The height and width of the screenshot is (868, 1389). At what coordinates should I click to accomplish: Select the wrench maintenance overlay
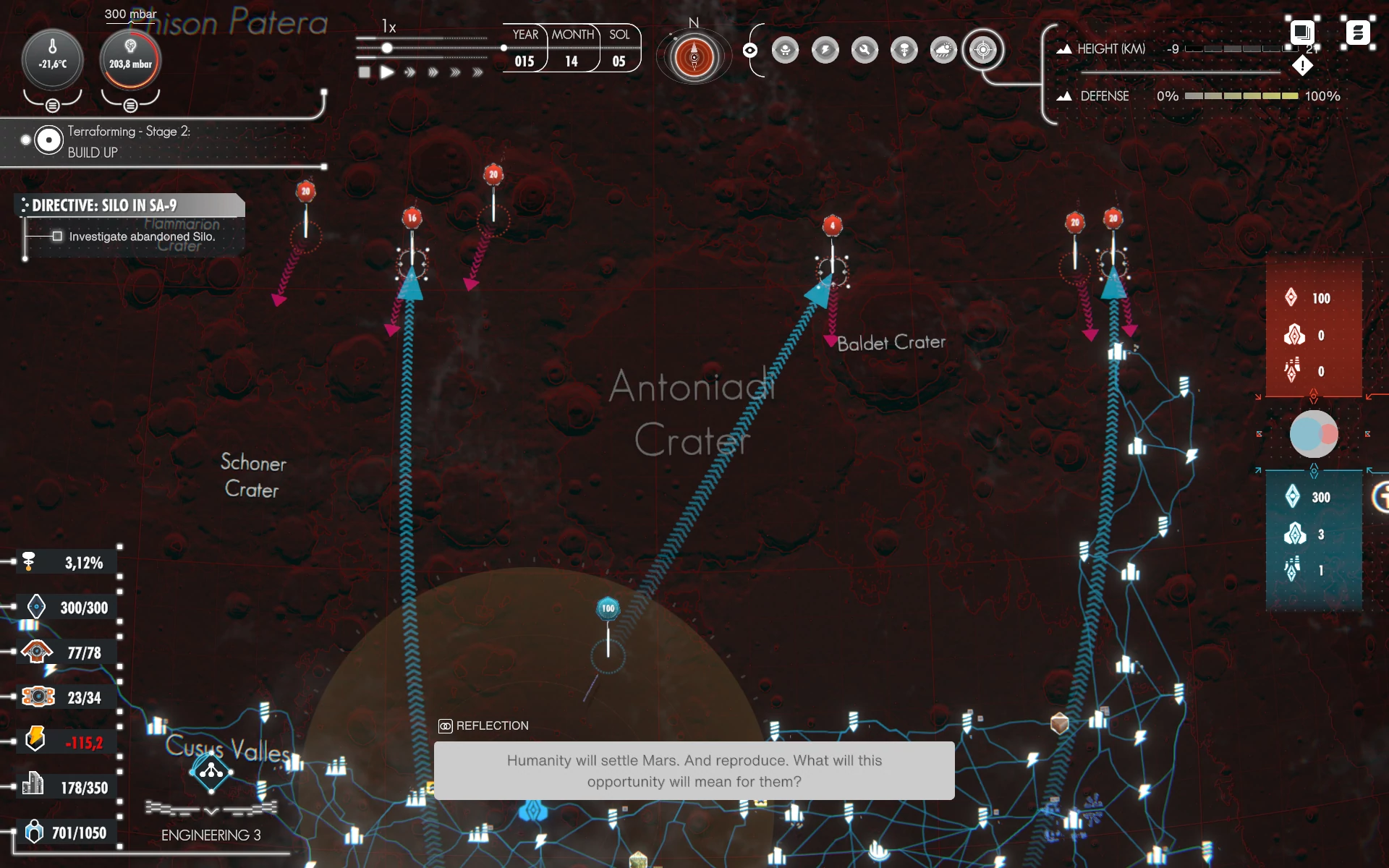[865, 50]
